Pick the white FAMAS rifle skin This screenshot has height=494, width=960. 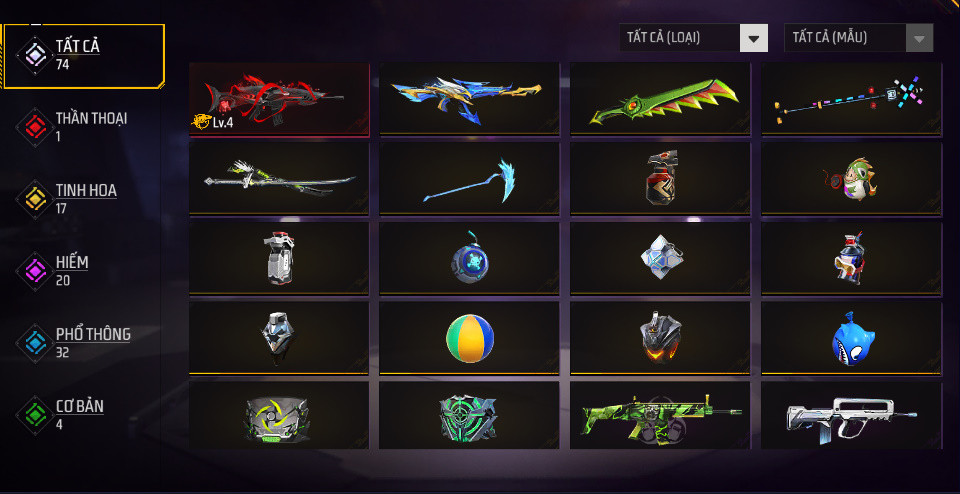point(851,416)
